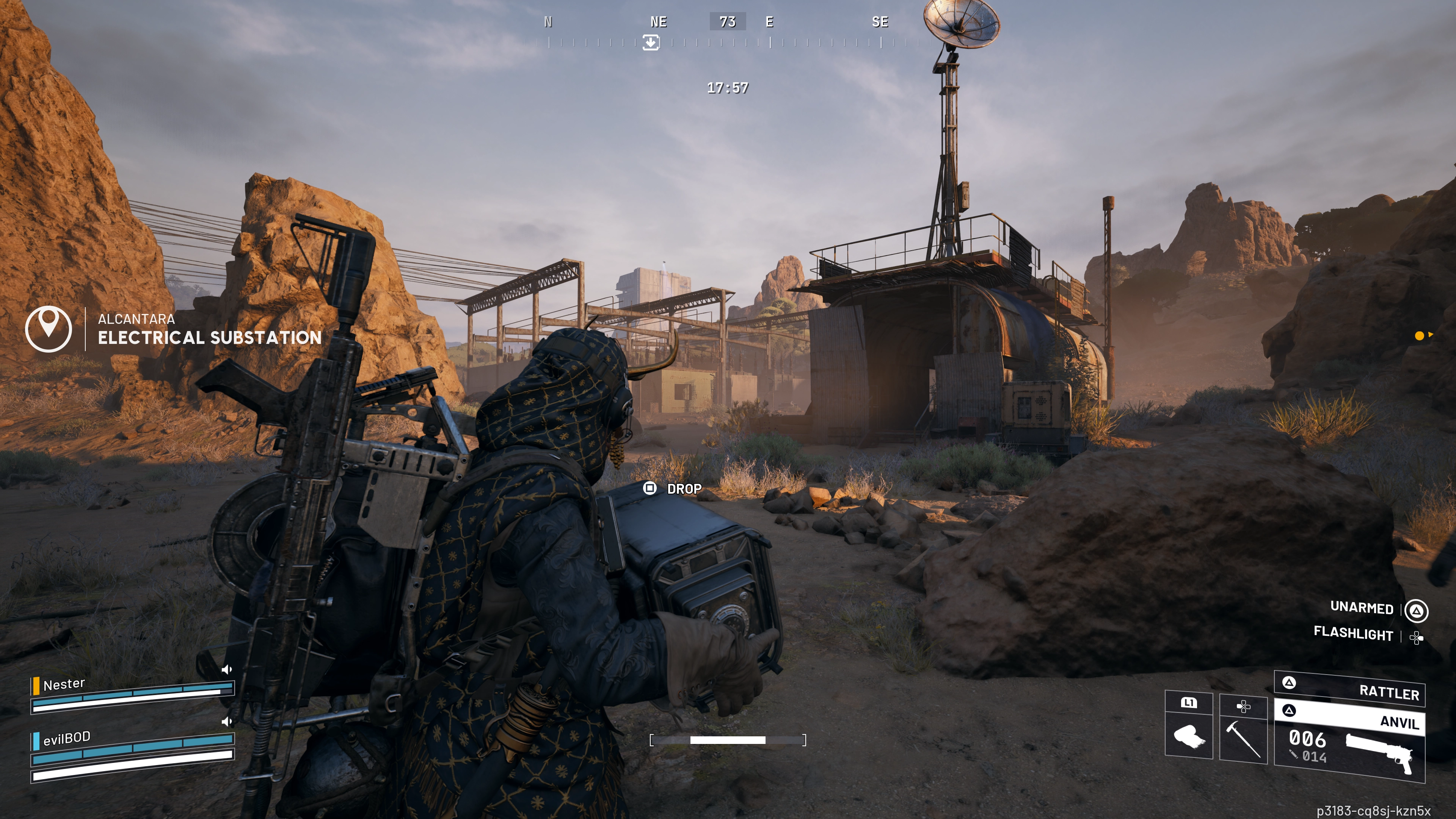Click teammate evilBOD's name plate
This screenshot has width=1456, height=819.
click(x=67, y=738)
